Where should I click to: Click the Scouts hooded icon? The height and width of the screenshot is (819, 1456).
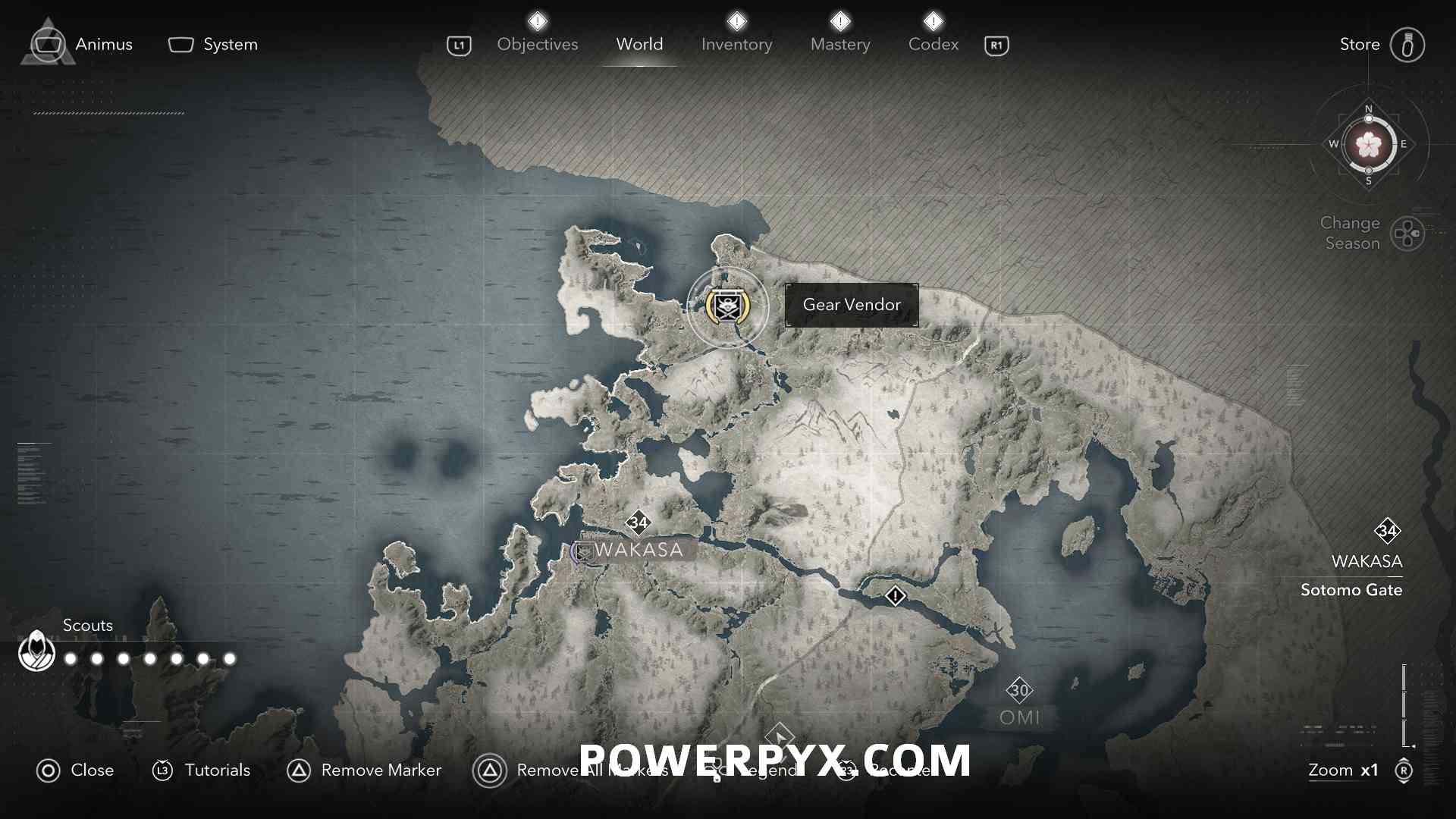click(36, 651)
